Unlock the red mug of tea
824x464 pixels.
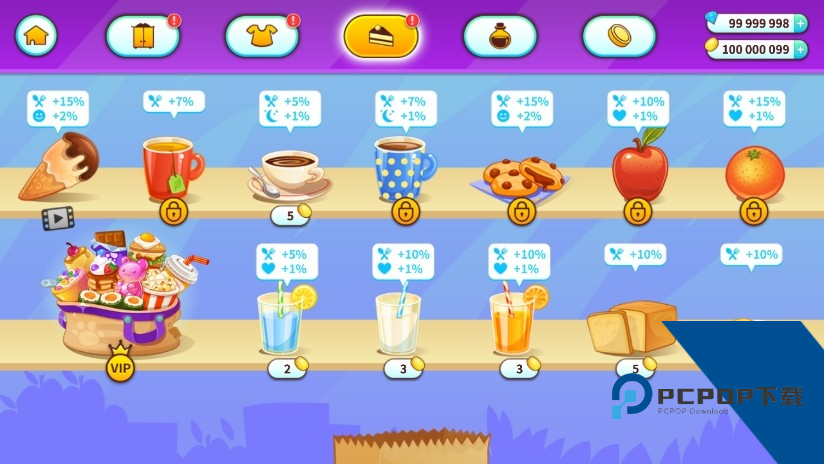(x=174, y=211)
